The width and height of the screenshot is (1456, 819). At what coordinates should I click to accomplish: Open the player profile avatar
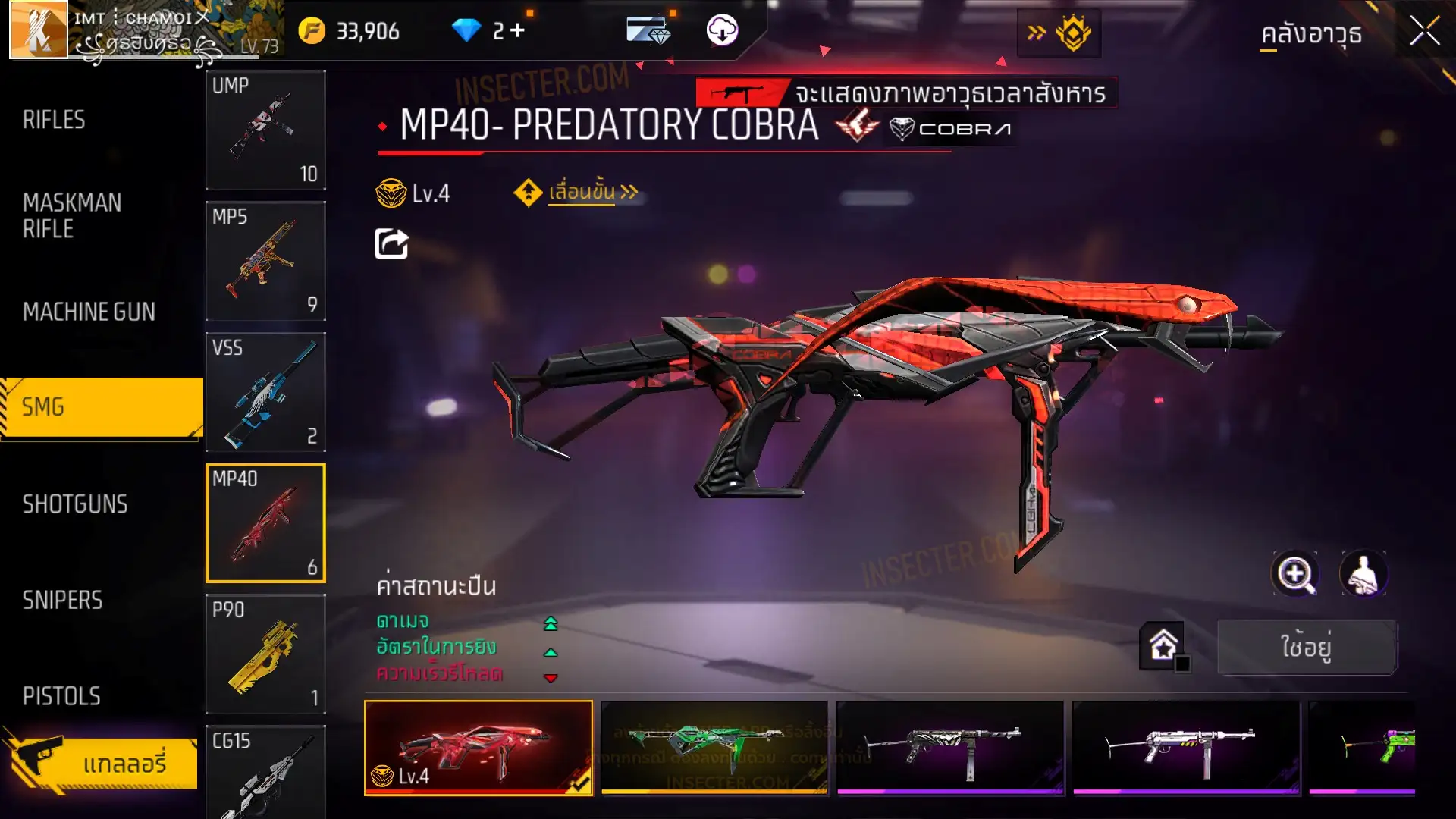pos(38,30)
